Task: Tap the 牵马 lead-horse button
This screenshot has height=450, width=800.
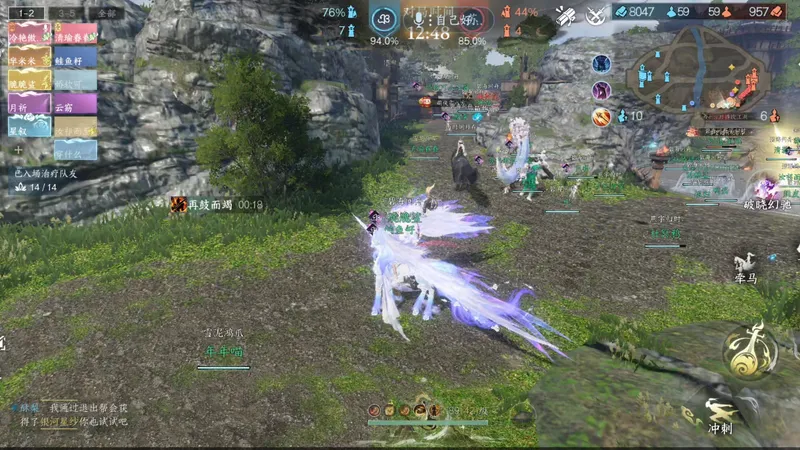Action: (744, 268)
